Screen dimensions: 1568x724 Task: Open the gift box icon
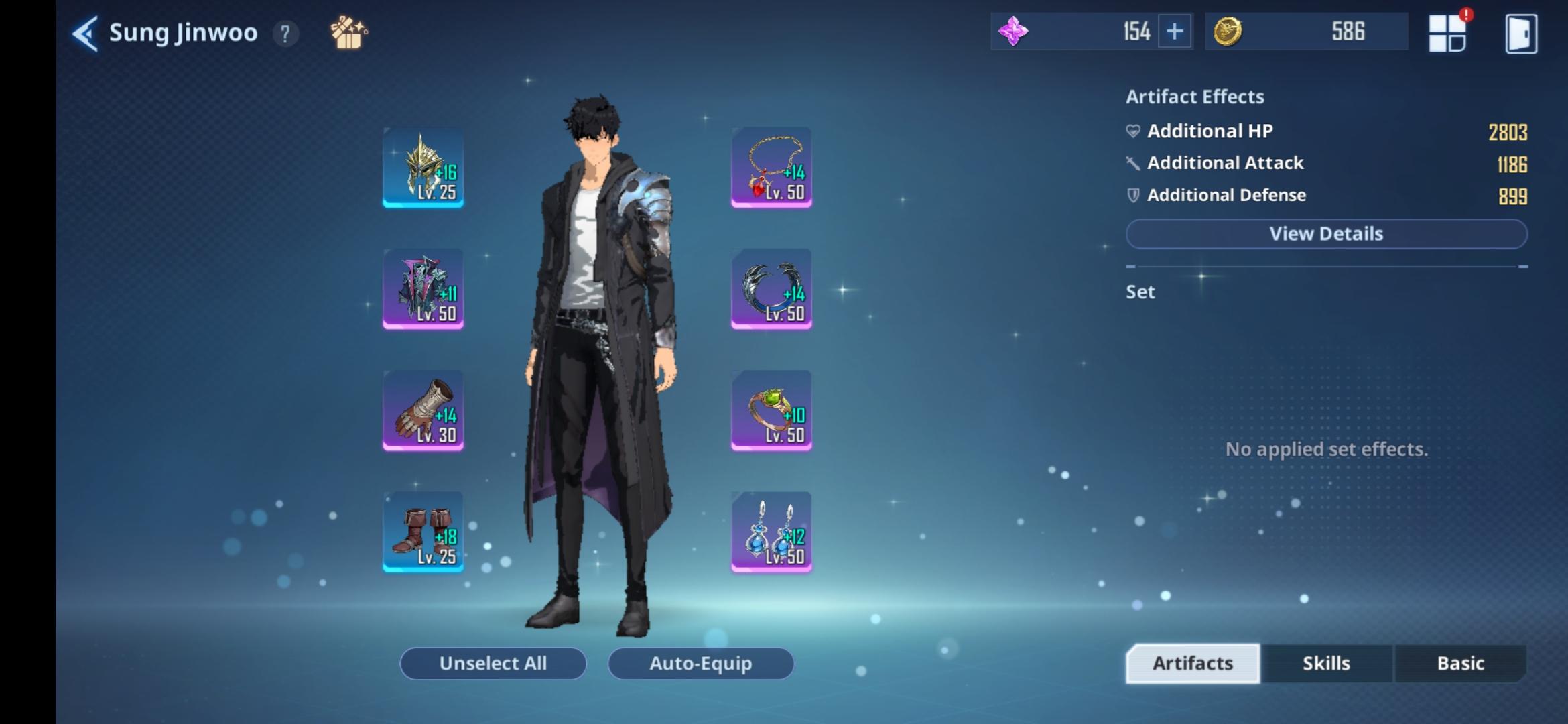348,32
